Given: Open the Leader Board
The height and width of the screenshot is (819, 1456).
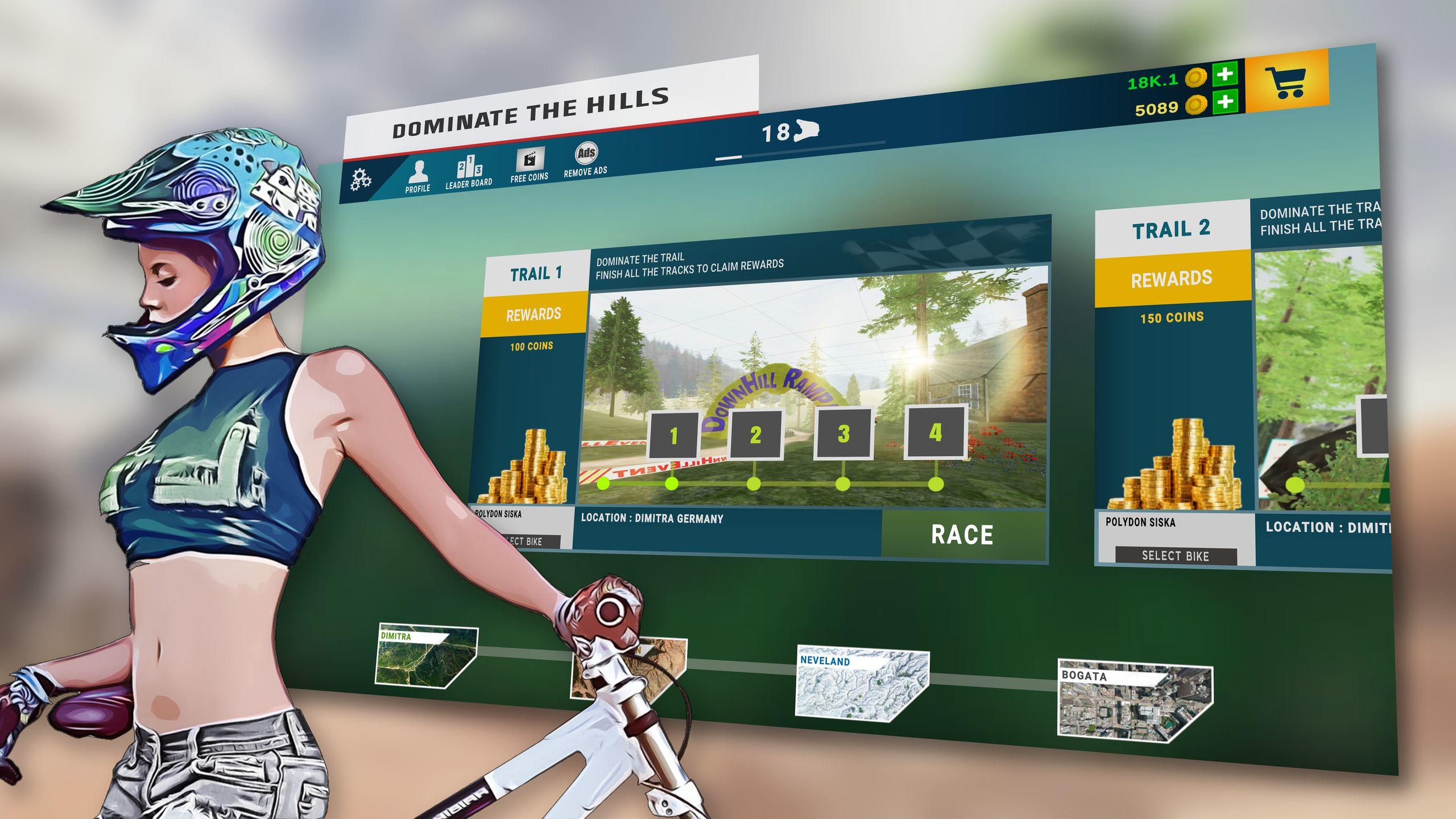Looking at the screenshot, I should click(468, 169).
